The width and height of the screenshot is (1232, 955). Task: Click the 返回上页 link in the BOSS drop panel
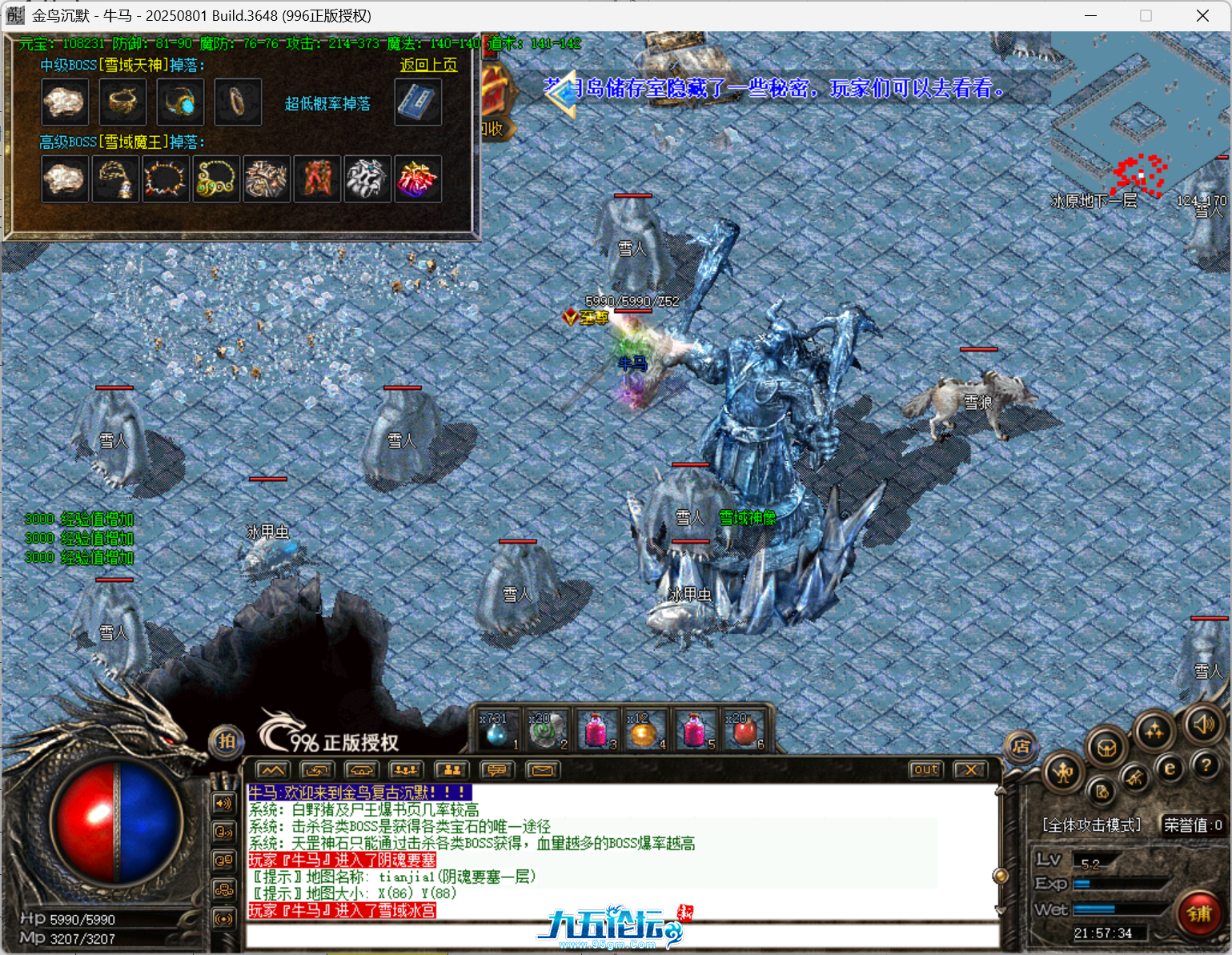coord(428,66)
